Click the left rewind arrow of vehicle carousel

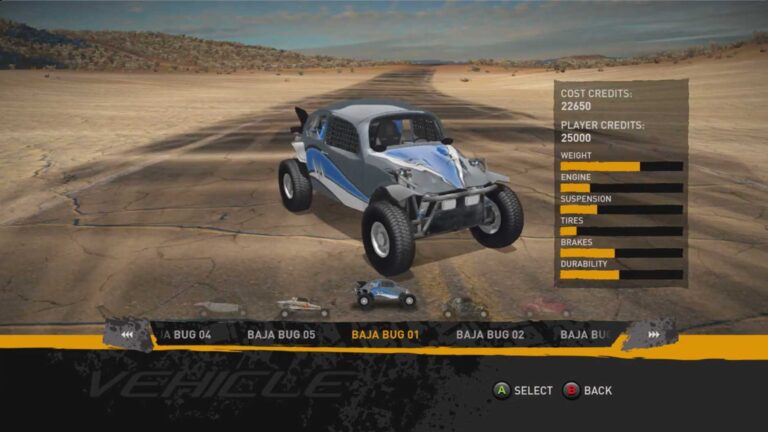[128, 334]
